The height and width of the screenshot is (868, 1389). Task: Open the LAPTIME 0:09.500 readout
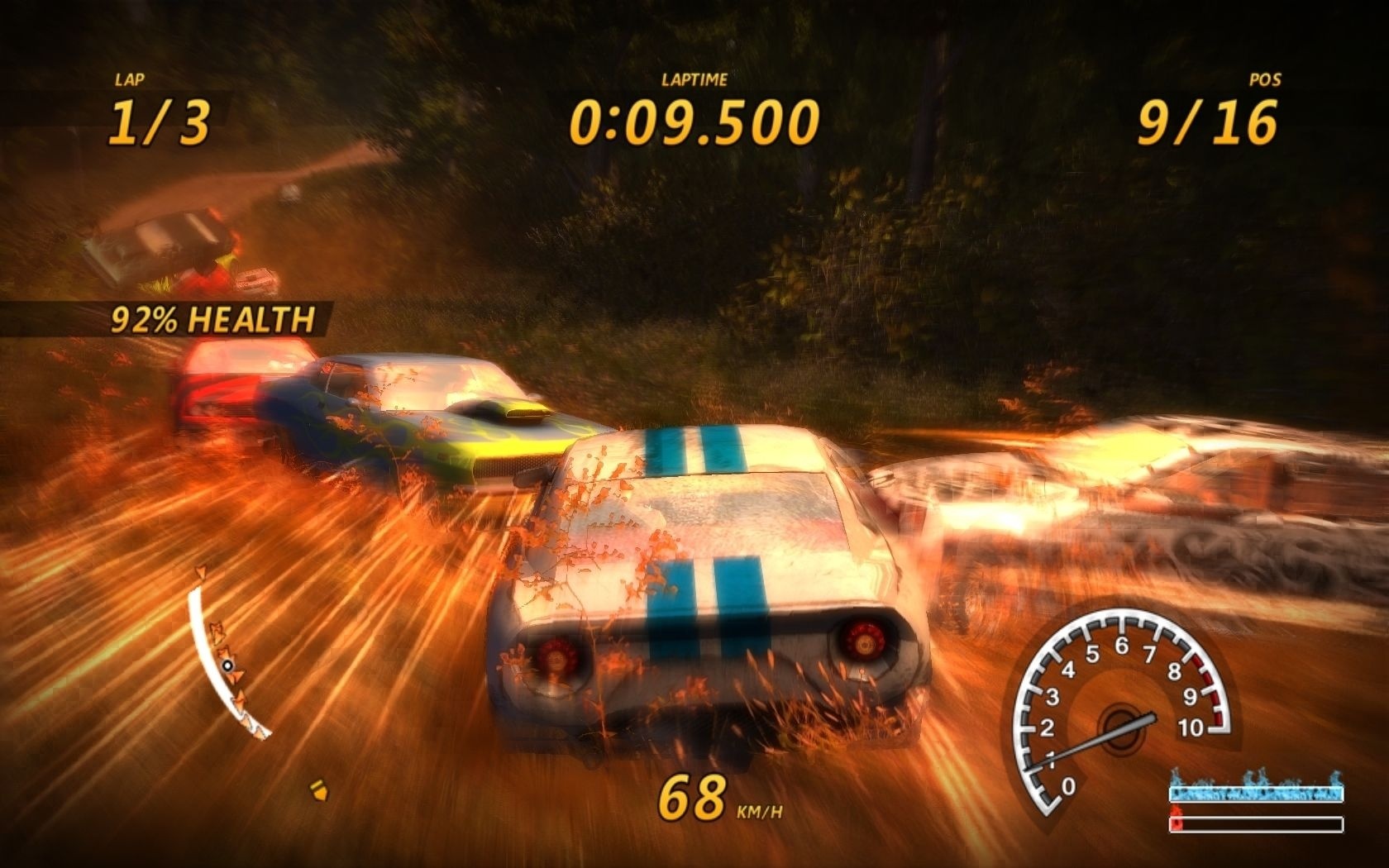[694, 119]
